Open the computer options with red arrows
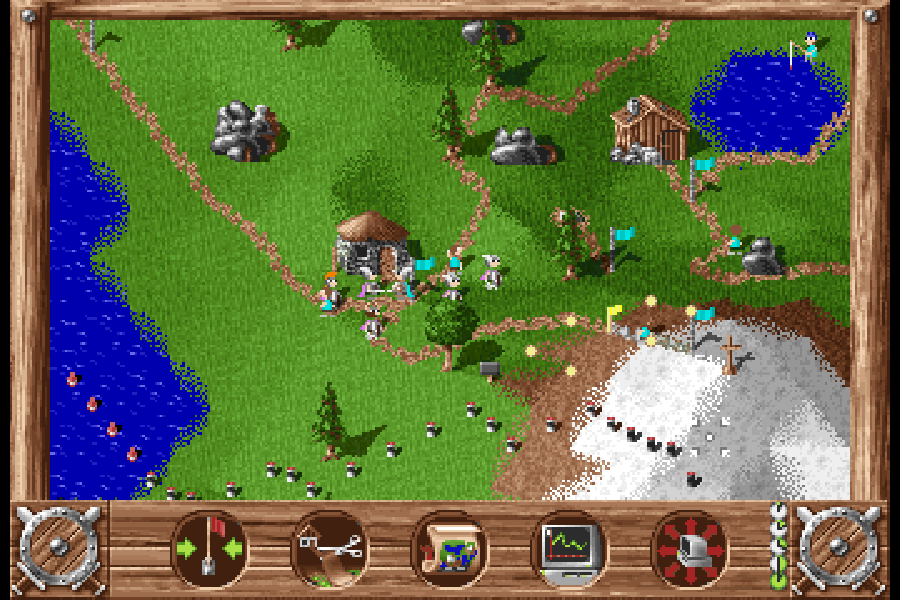 click(x=689, y=548)
